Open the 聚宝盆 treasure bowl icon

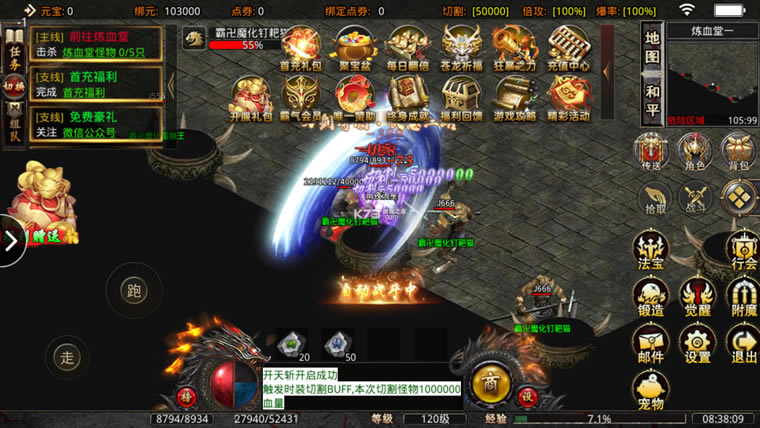(353, 46)
